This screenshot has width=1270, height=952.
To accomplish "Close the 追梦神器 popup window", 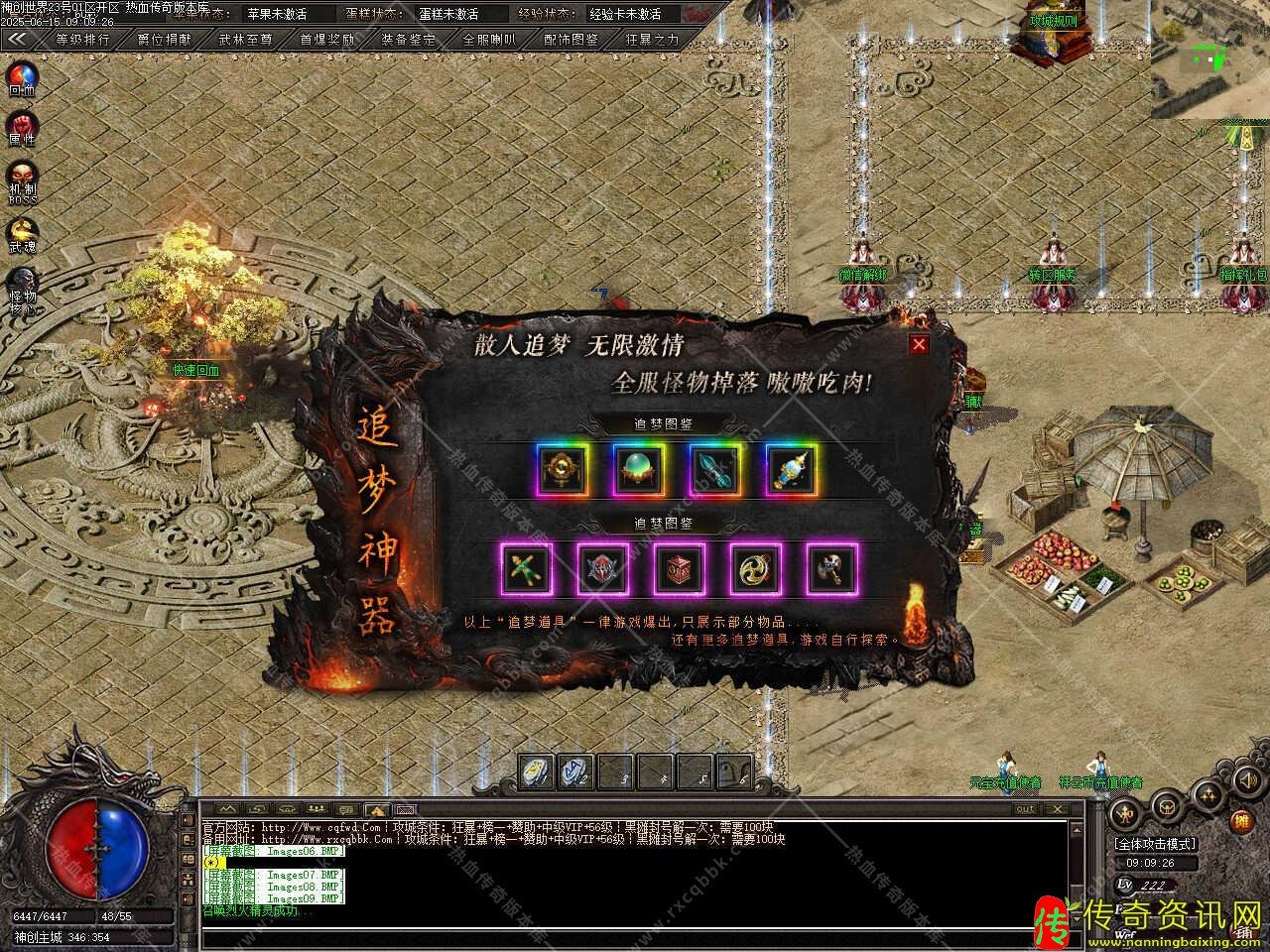I will (x=920, y=344).
